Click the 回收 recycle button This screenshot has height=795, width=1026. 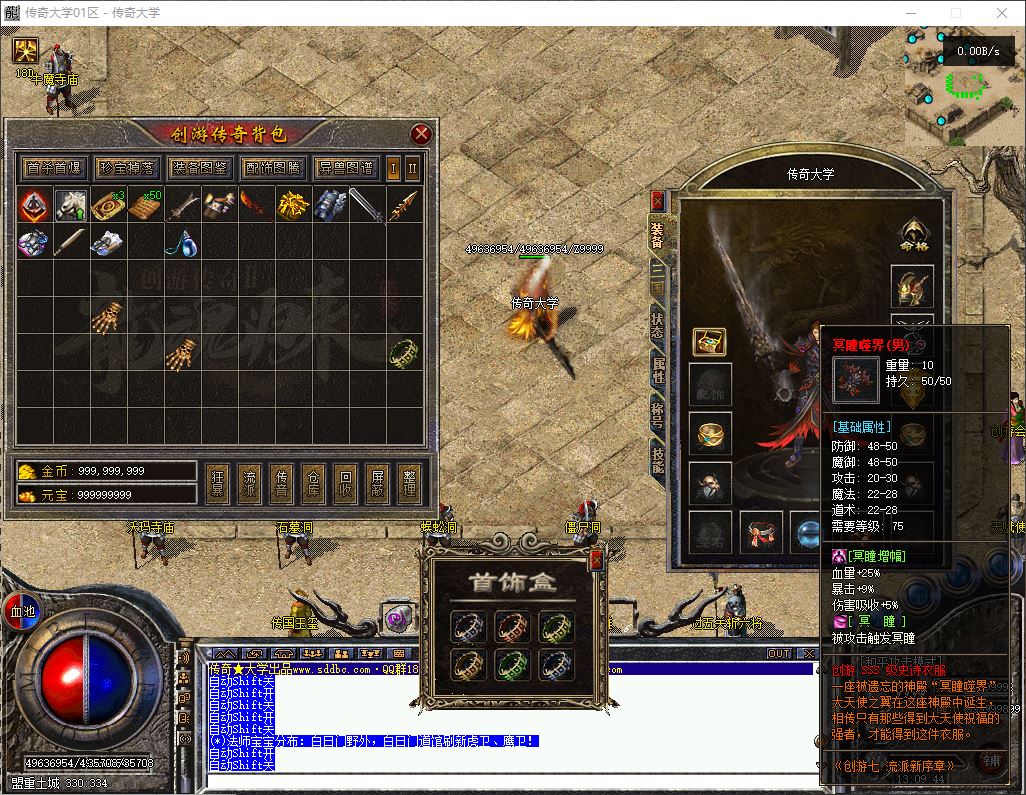[x=346, y=483]
